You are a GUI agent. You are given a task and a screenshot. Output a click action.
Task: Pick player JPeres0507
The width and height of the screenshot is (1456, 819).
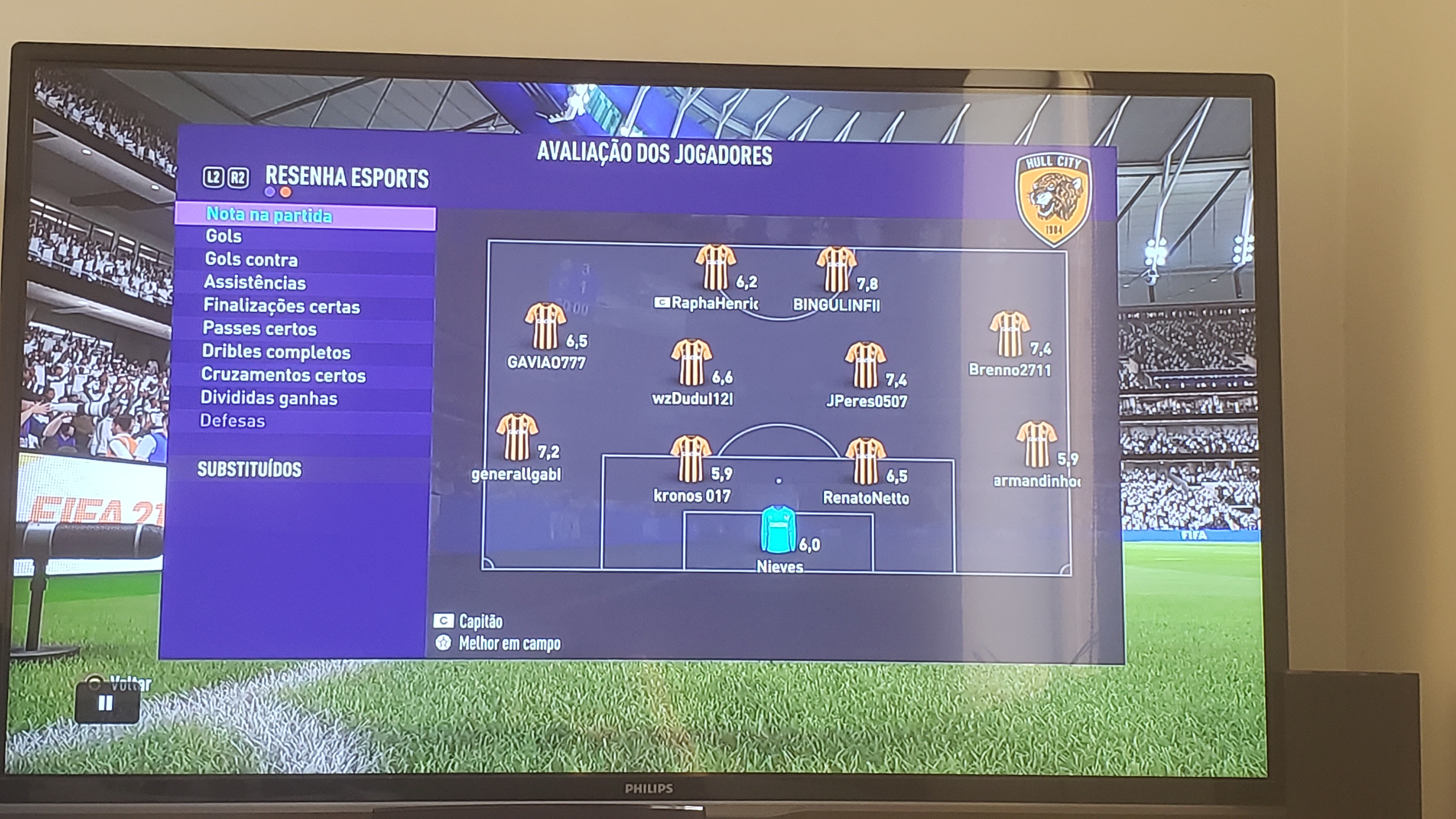[864, 365]
